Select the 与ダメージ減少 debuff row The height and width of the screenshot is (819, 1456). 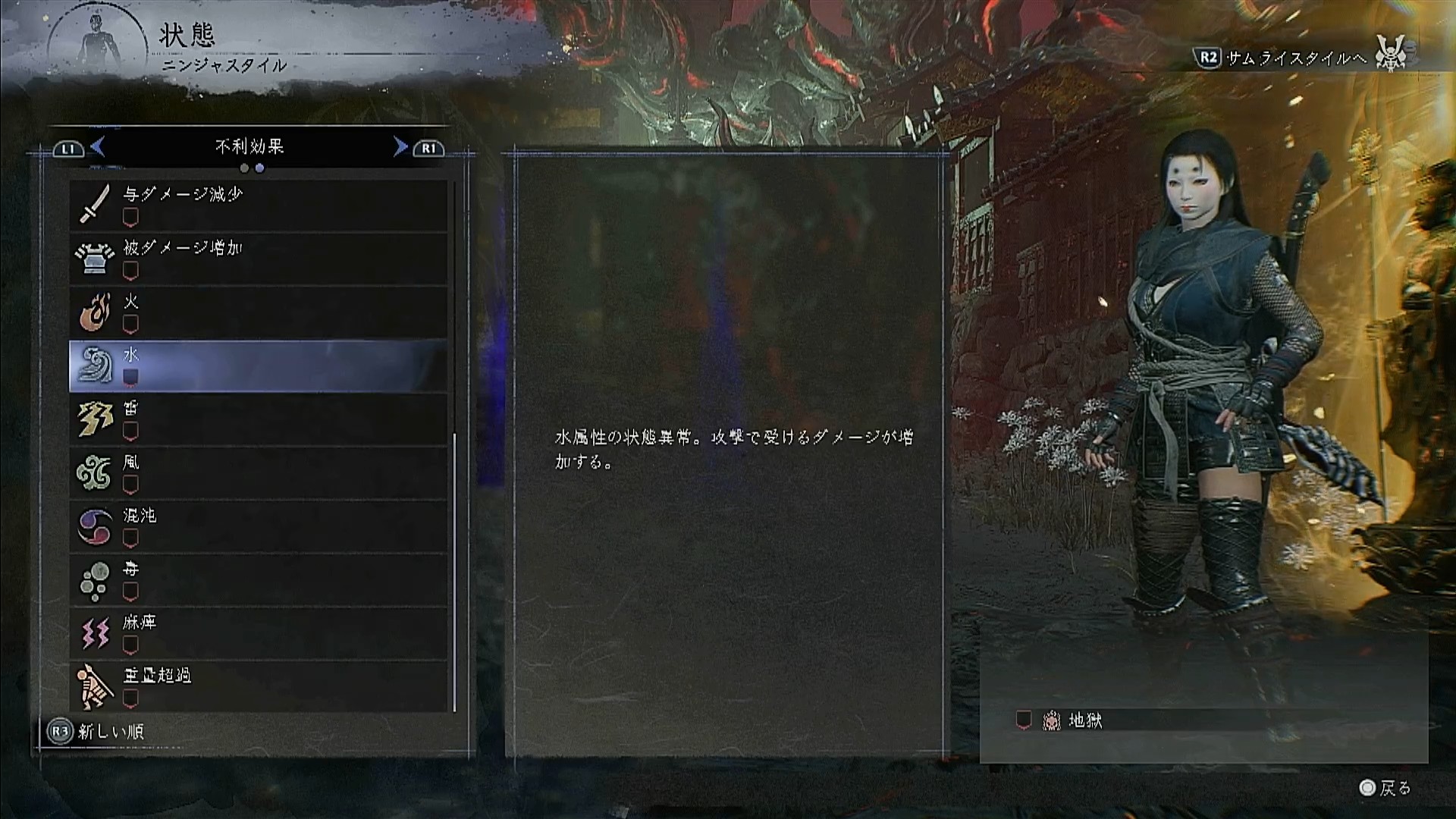[258, 205]
